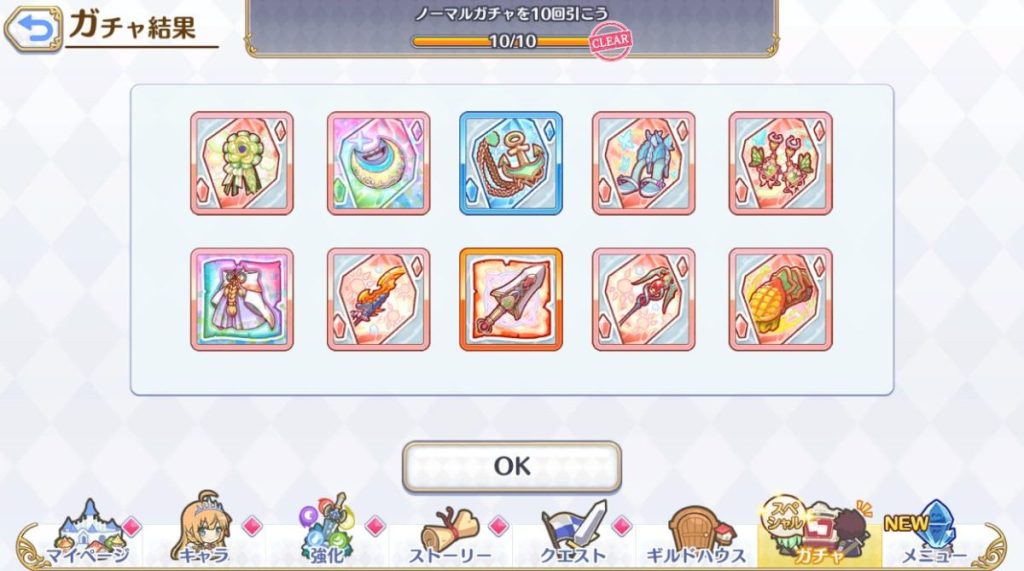This screenshot has width=1024, height=571.
Task: Inspect the white robe outfit card
Action: [x=241, y=299]
